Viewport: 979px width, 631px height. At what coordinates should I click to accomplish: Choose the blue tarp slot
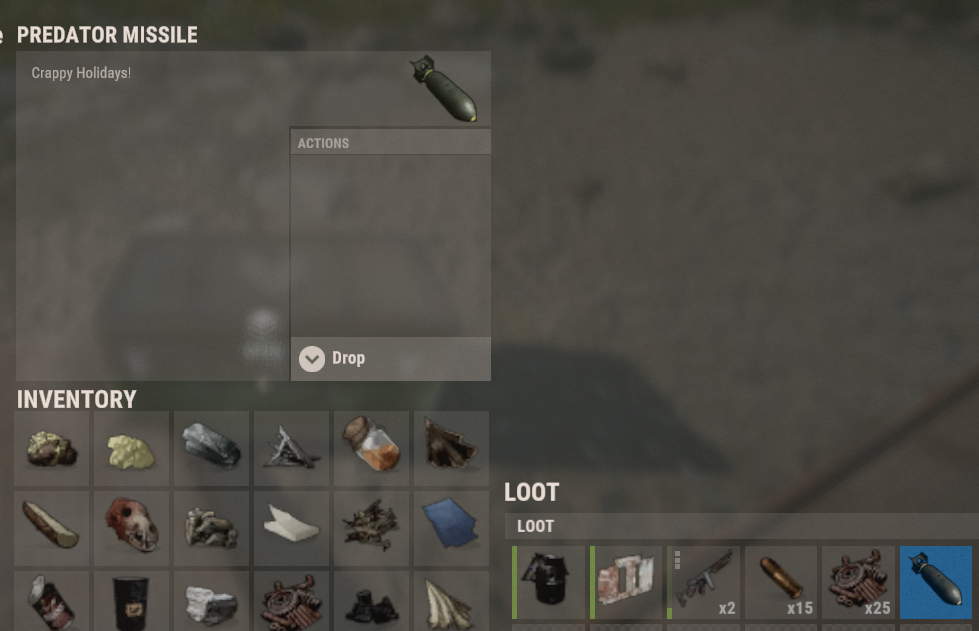(452, 528)
